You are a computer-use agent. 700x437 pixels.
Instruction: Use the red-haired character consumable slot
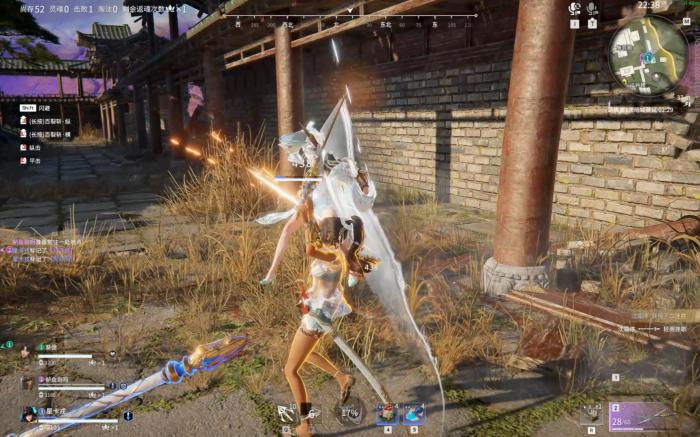[387, 412]
